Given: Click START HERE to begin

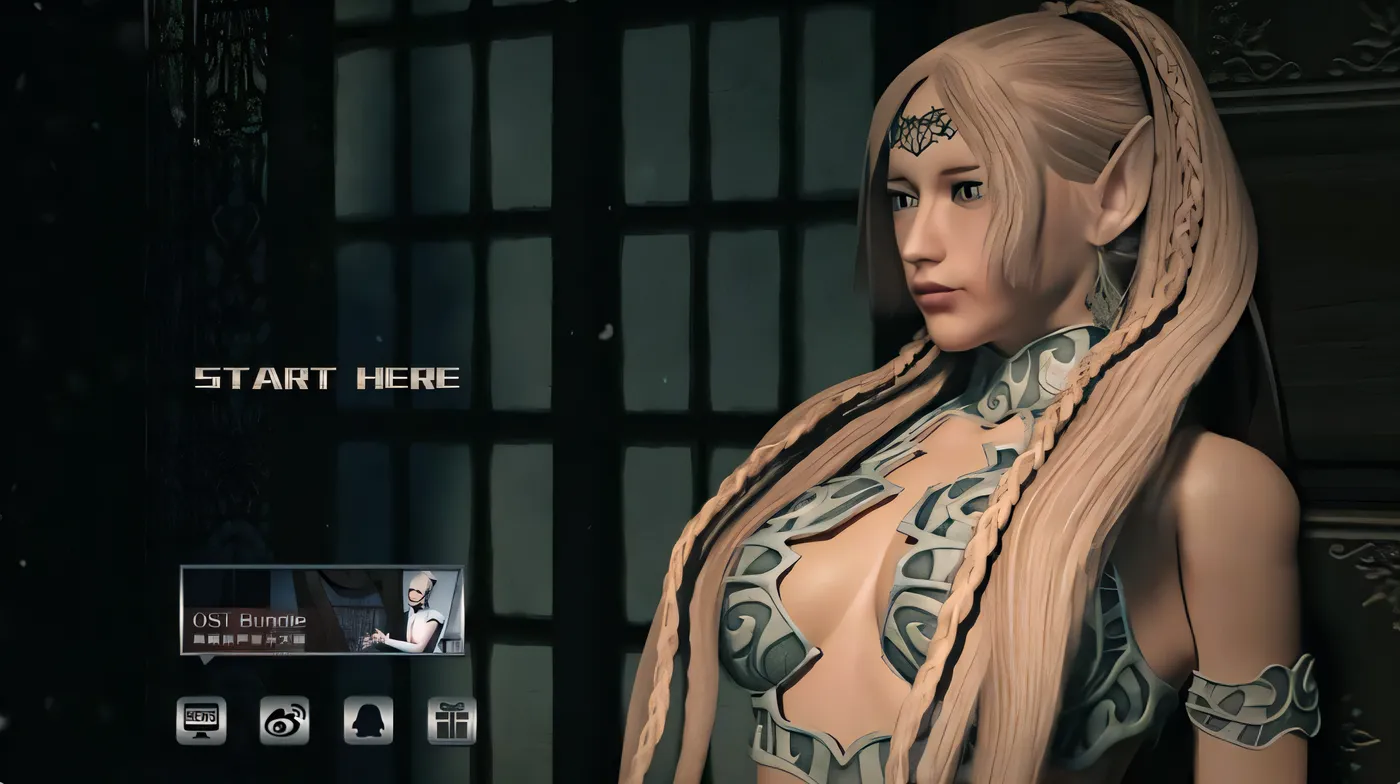Looking at the screenshot, I should pyautogui.click(x=327, y=378).
